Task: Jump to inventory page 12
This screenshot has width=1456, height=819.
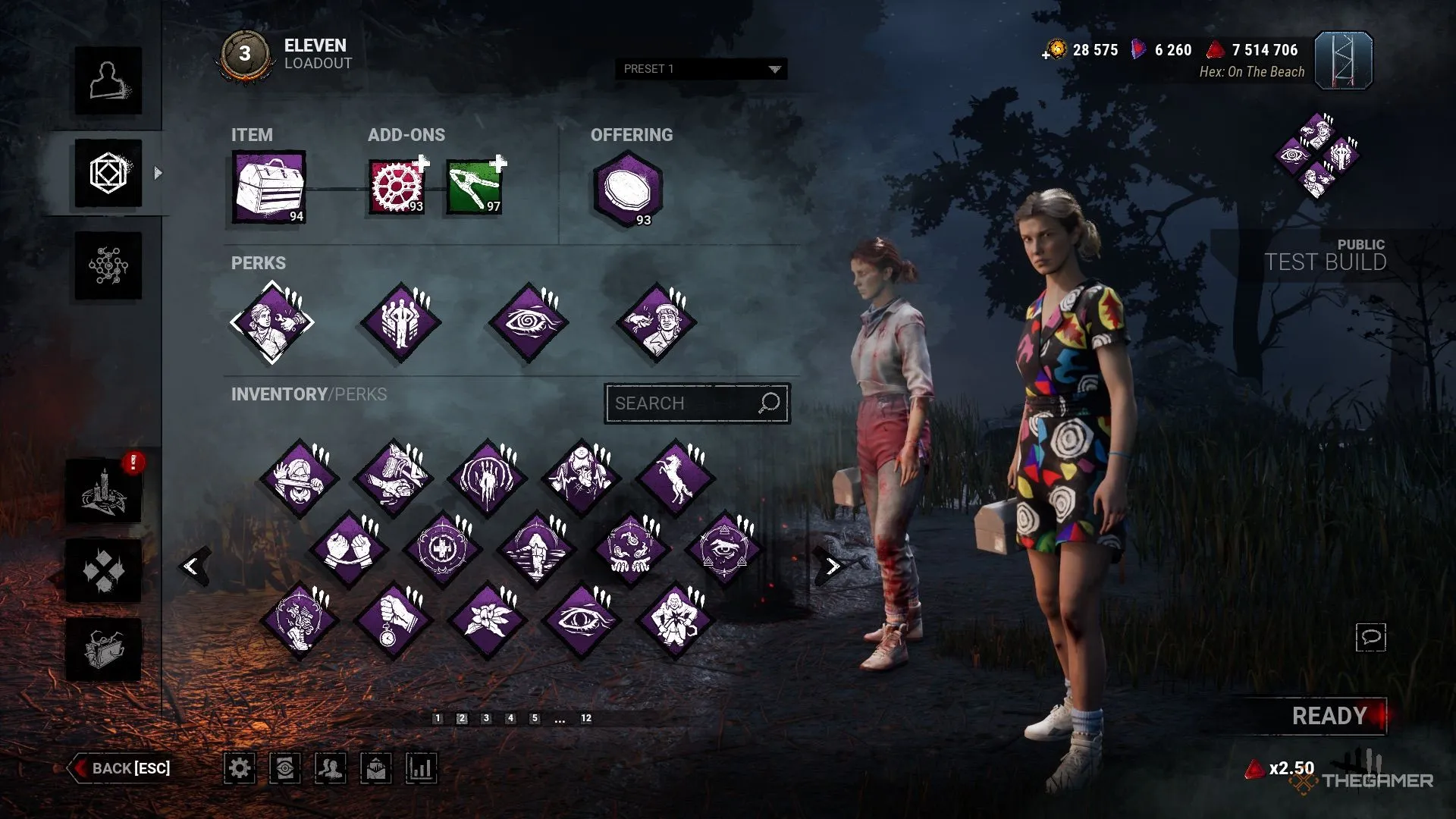Action: pyautogui.click(x=586, y=718)
